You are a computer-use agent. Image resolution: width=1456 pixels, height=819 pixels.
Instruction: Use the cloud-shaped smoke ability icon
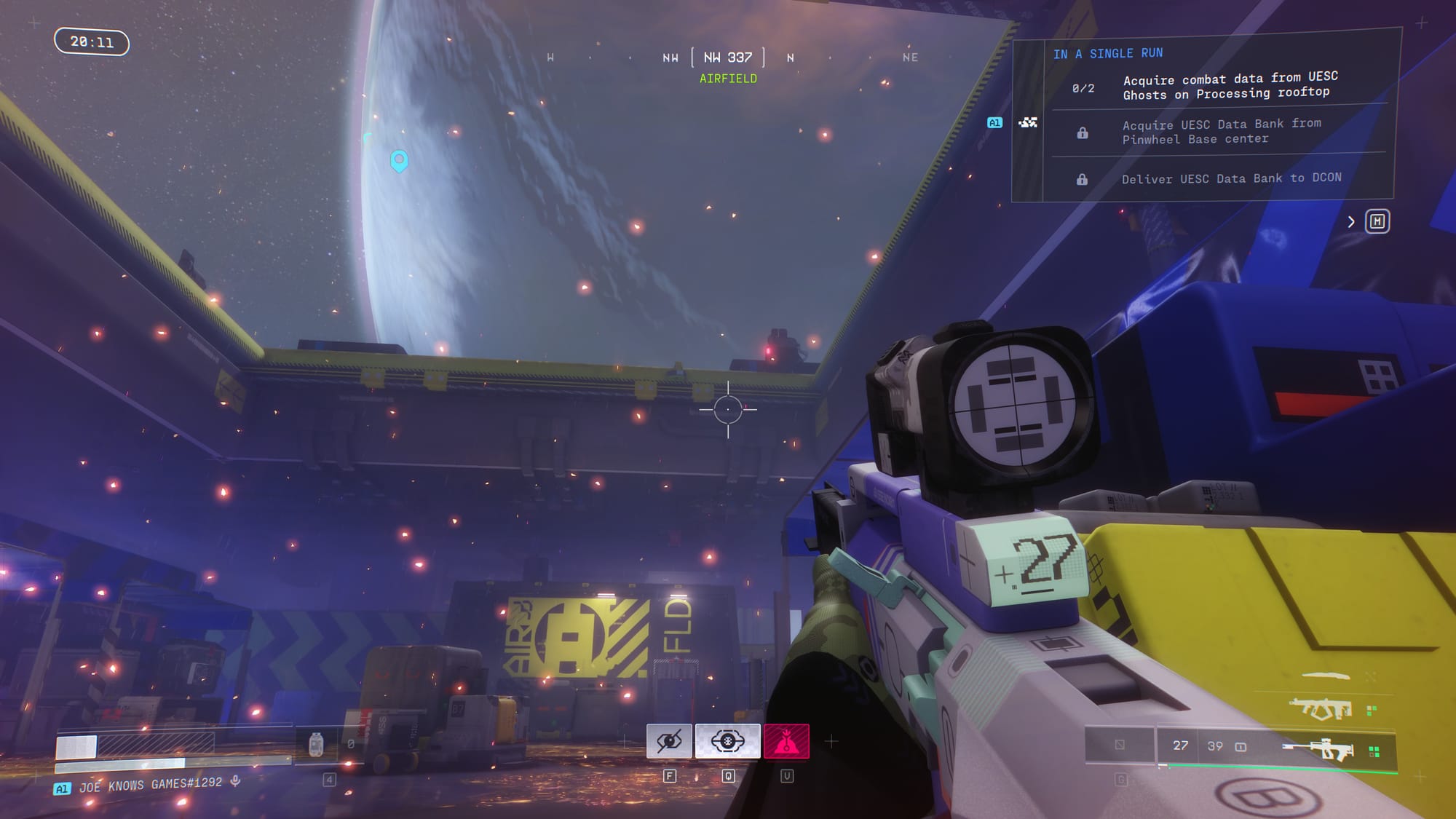click(x=727, y=741)
